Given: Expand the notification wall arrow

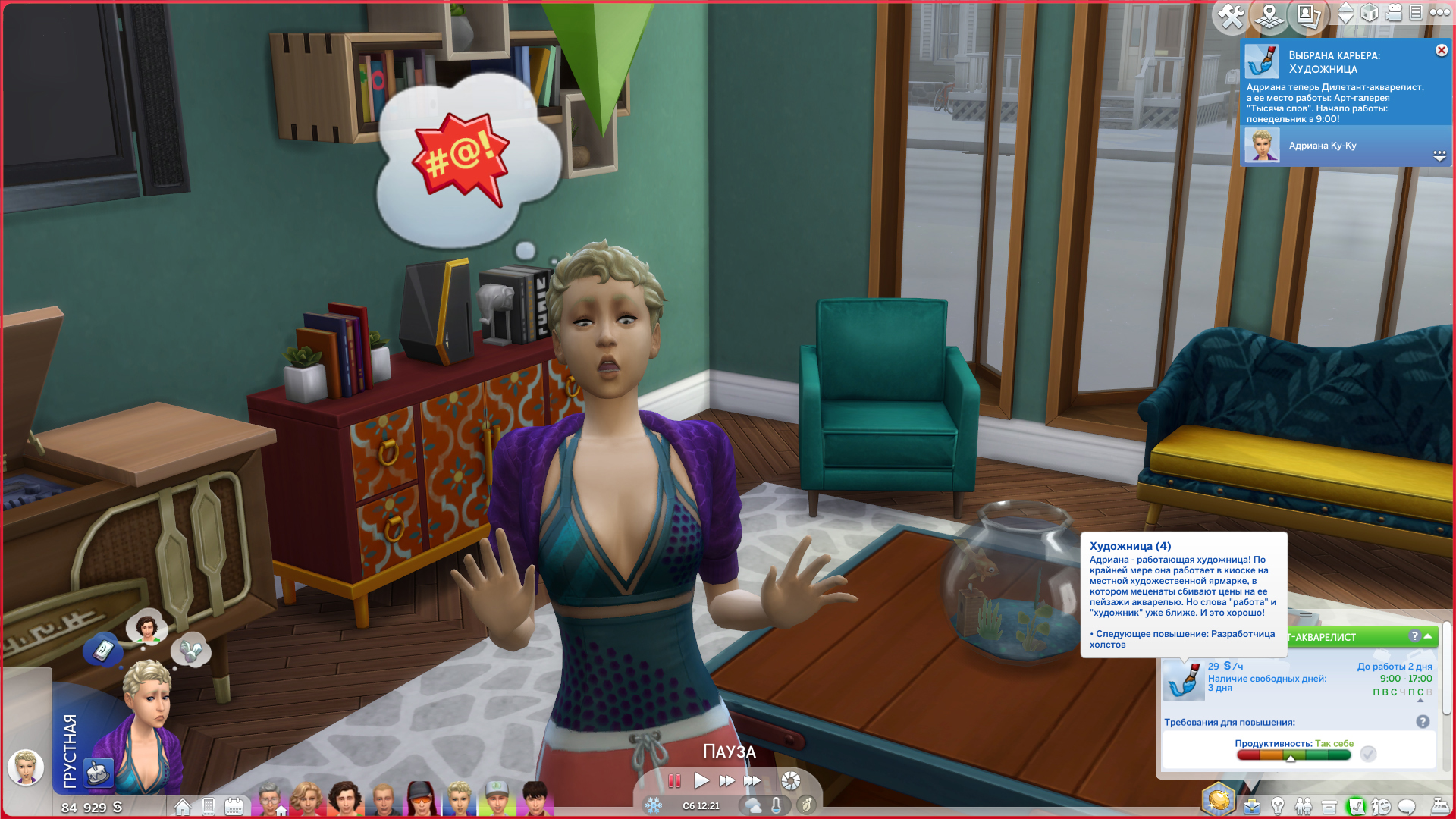Looking at the screenshot, I should (1439, 155).
